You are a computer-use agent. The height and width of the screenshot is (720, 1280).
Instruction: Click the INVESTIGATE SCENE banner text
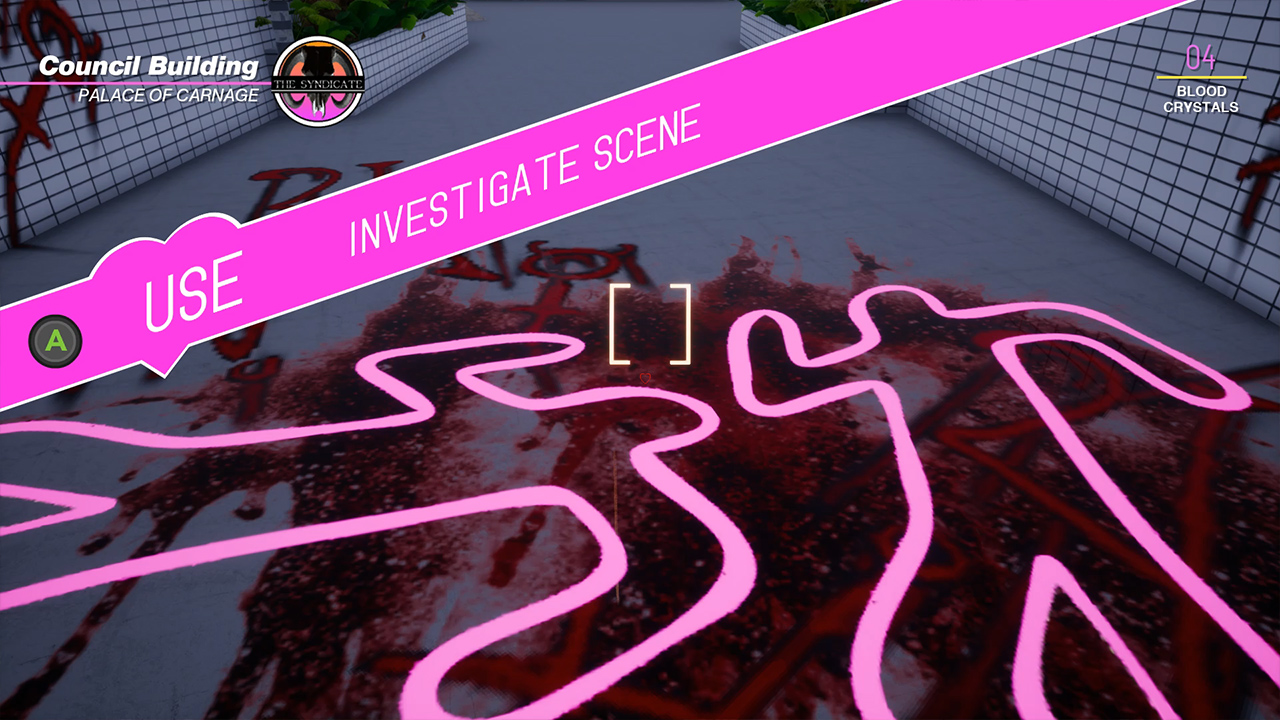523,180
